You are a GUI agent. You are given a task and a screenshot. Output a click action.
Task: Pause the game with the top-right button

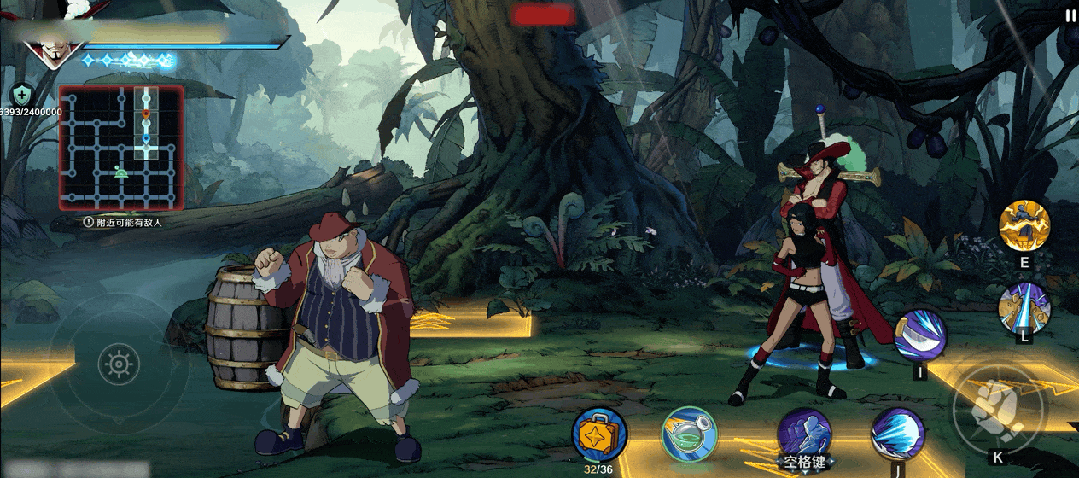click(x=1070, y=15)
